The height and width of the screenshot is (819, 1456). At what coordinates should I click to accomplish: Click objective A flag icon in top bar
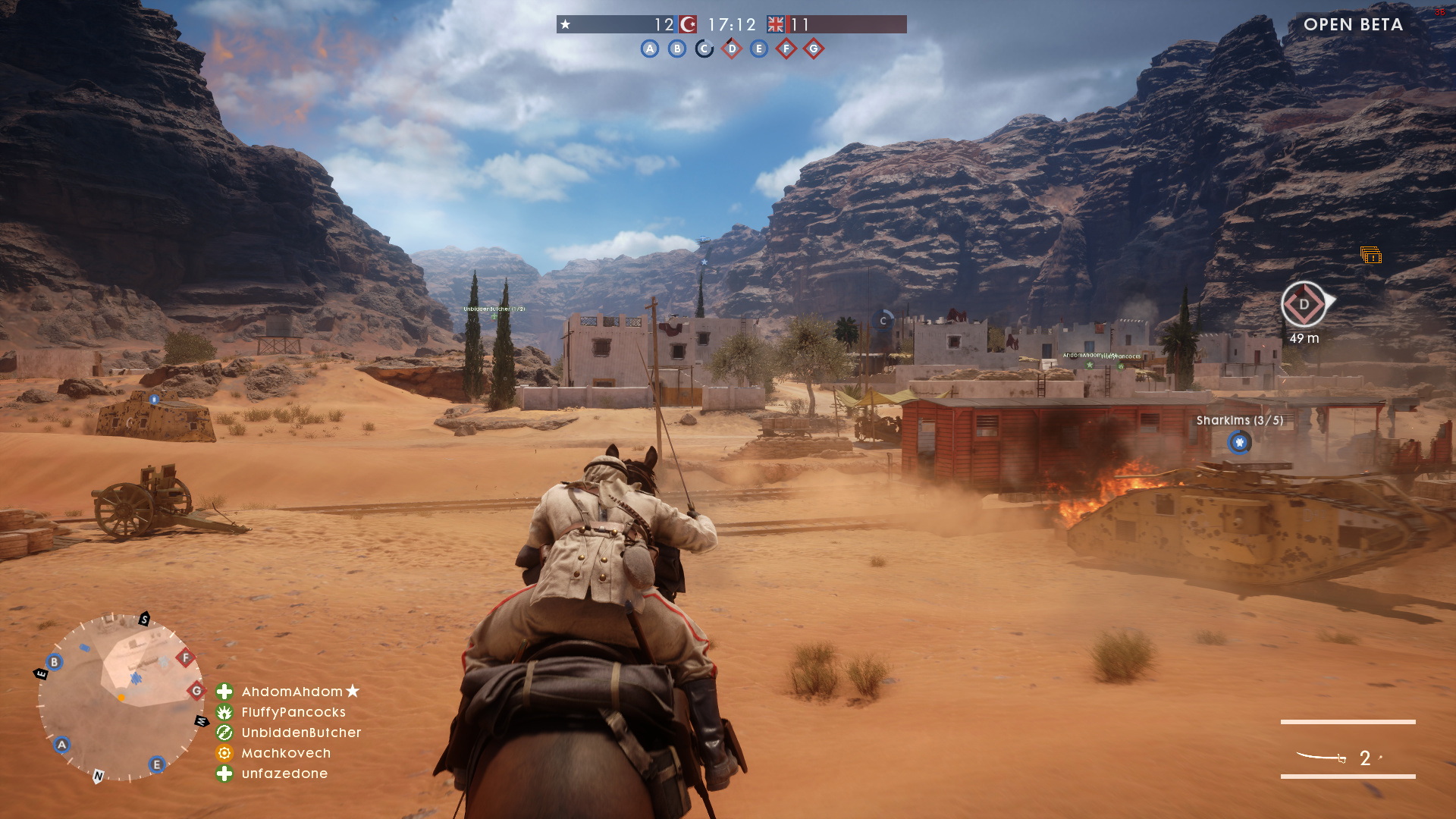click(x=650, y=49)
